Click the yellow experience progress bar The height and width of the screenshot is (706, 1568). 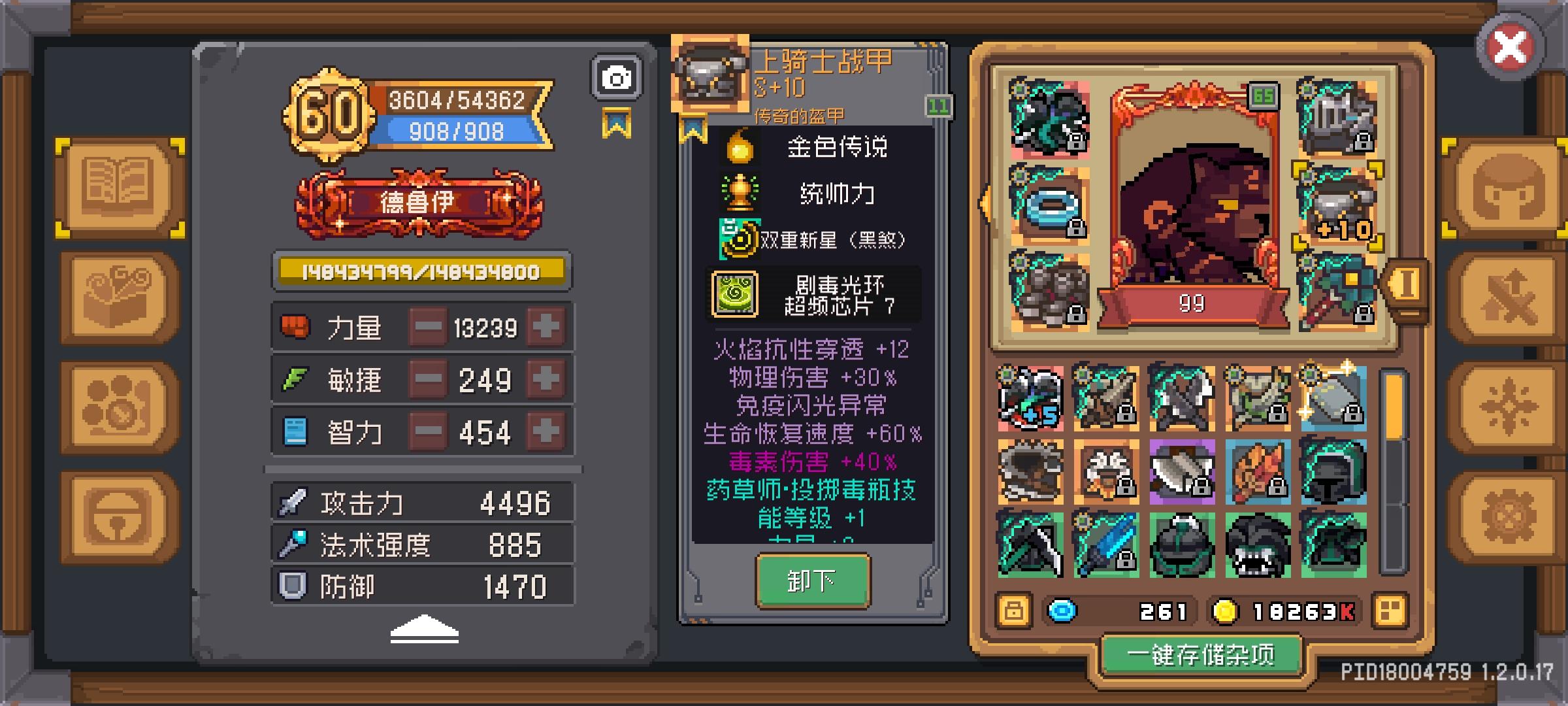point(421,269)
